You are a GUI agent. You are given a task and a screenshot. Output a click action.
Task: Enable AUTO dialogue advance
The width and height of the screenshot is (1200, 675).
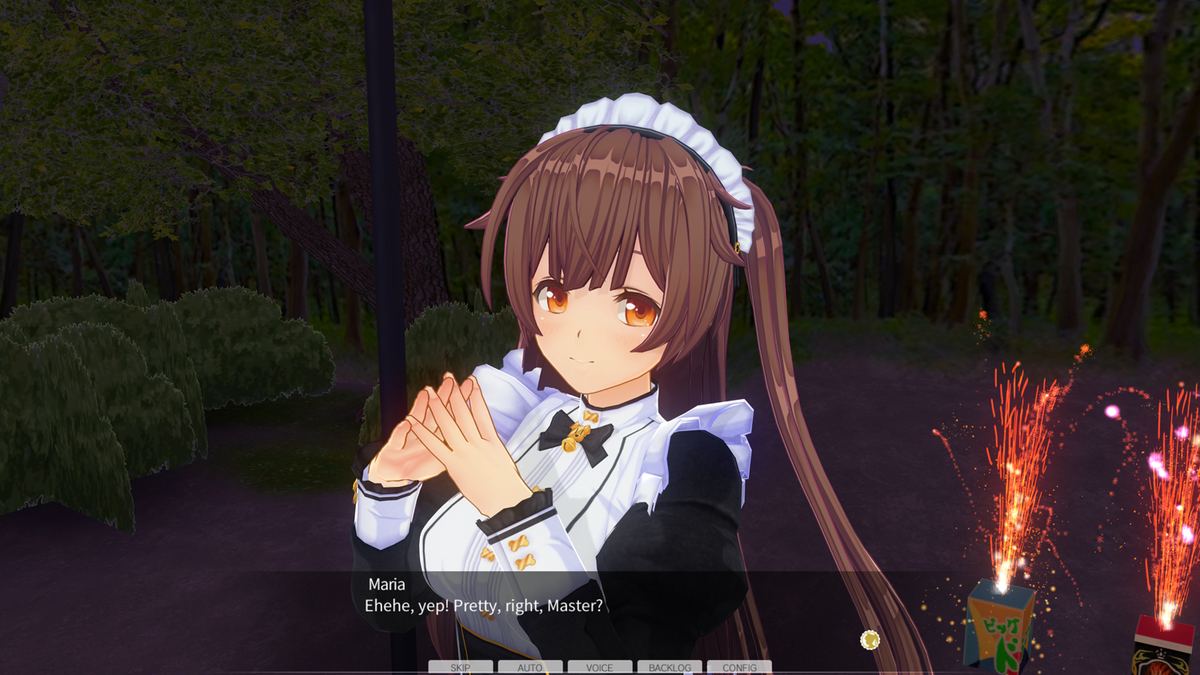(530, 667)
